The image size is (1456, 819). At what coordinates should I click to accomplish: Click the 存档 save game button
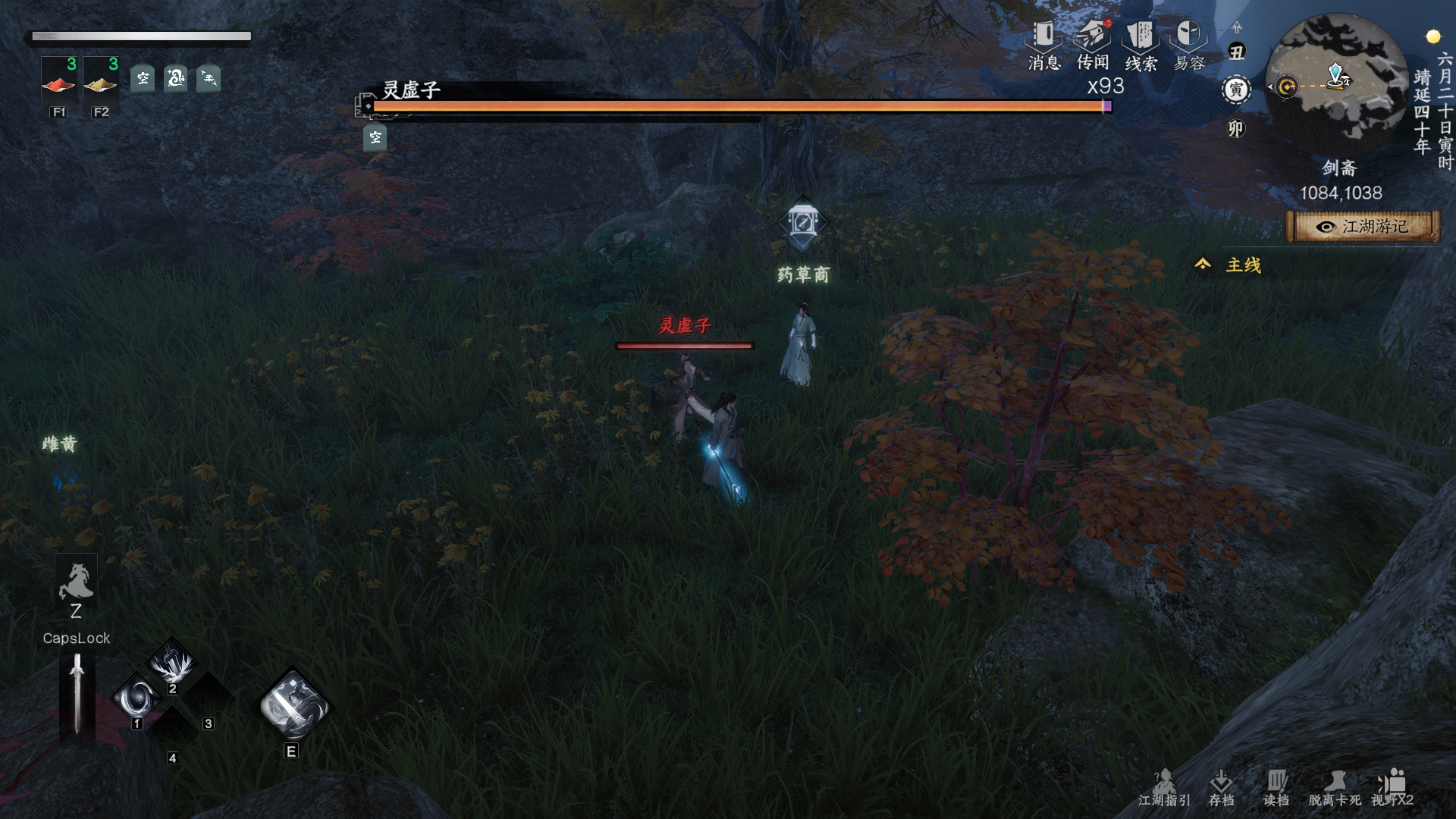tap(1221, 788)
